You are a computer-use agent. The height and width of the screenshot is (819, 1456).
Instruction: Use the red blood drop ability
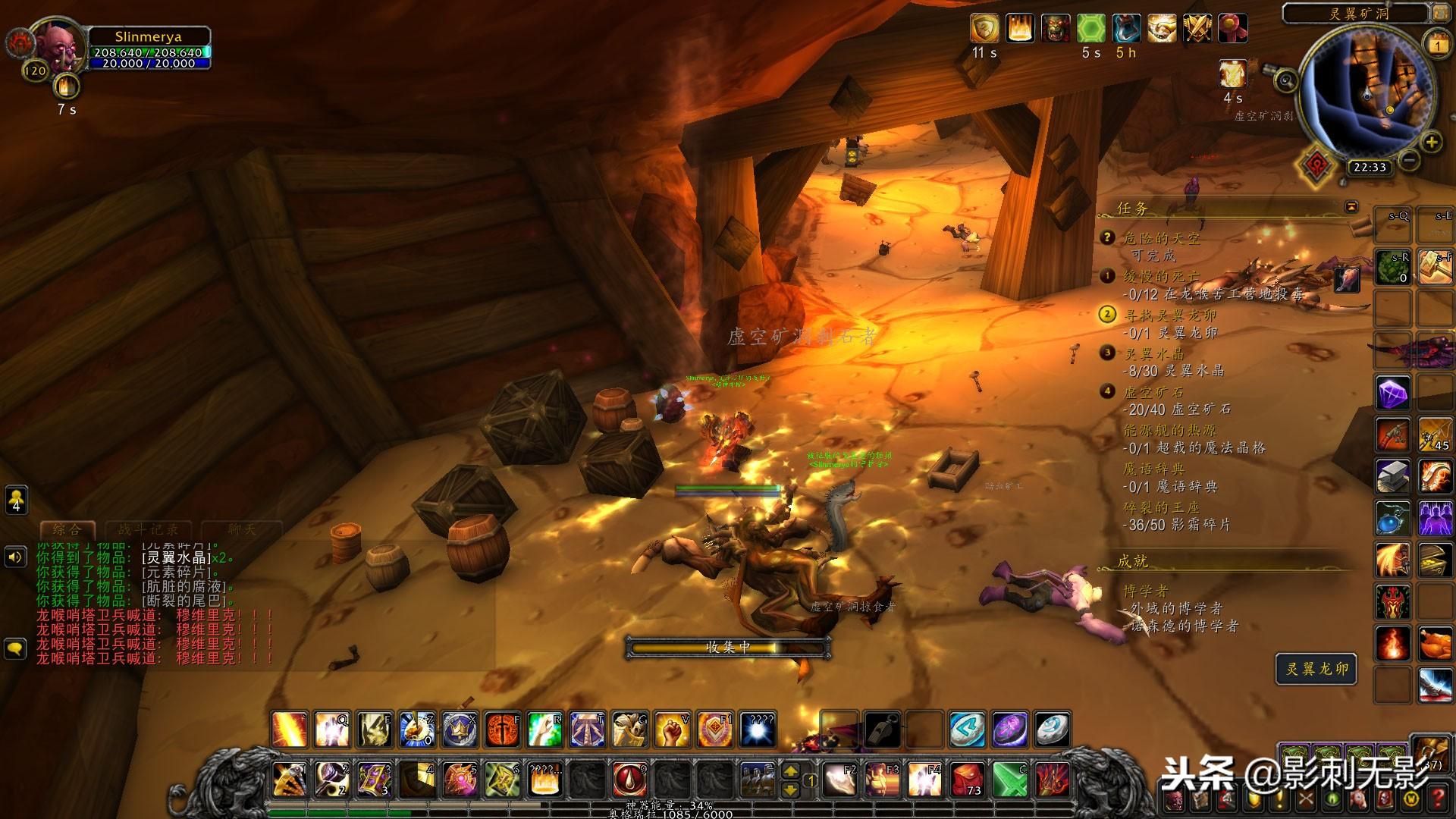tap(629, 779)
